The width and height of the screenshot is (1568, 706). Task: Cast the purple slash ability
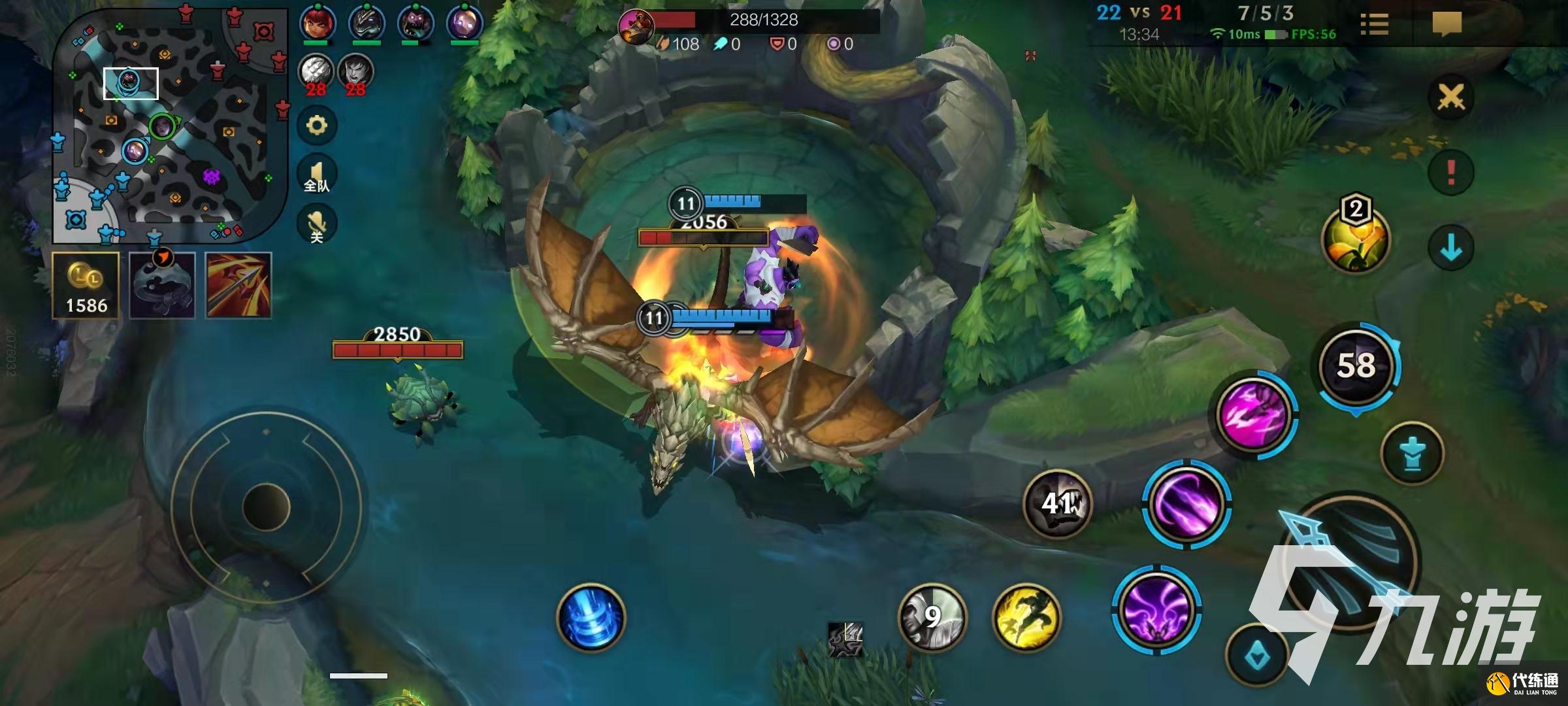pos(1186,503)
